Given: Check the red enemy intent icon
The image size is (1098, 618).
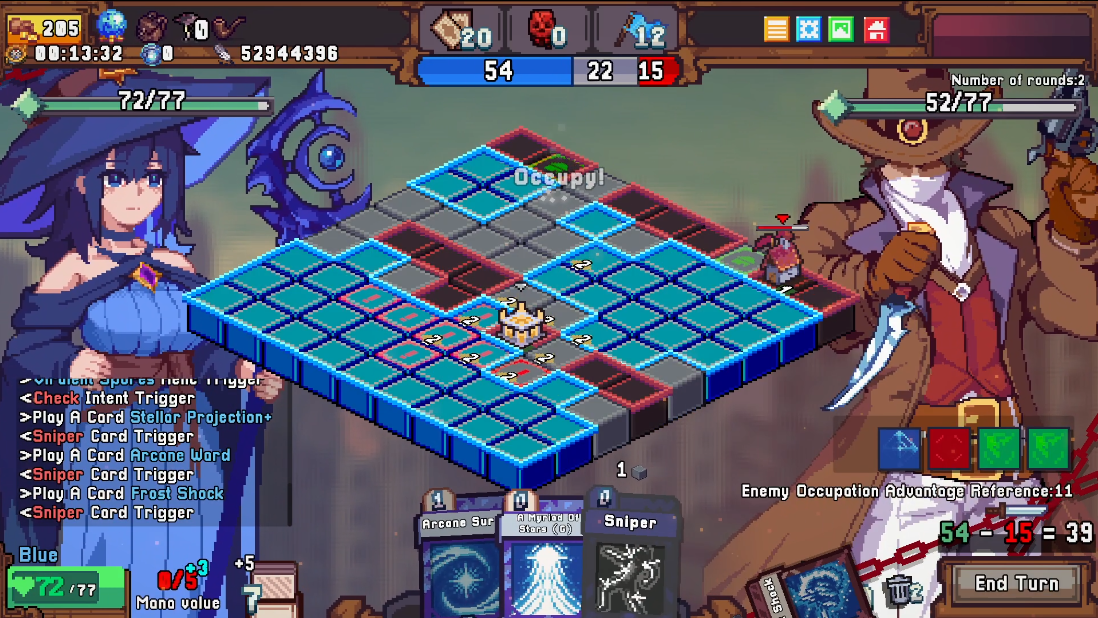Looking at the screenshot, I should click(947, 449).
